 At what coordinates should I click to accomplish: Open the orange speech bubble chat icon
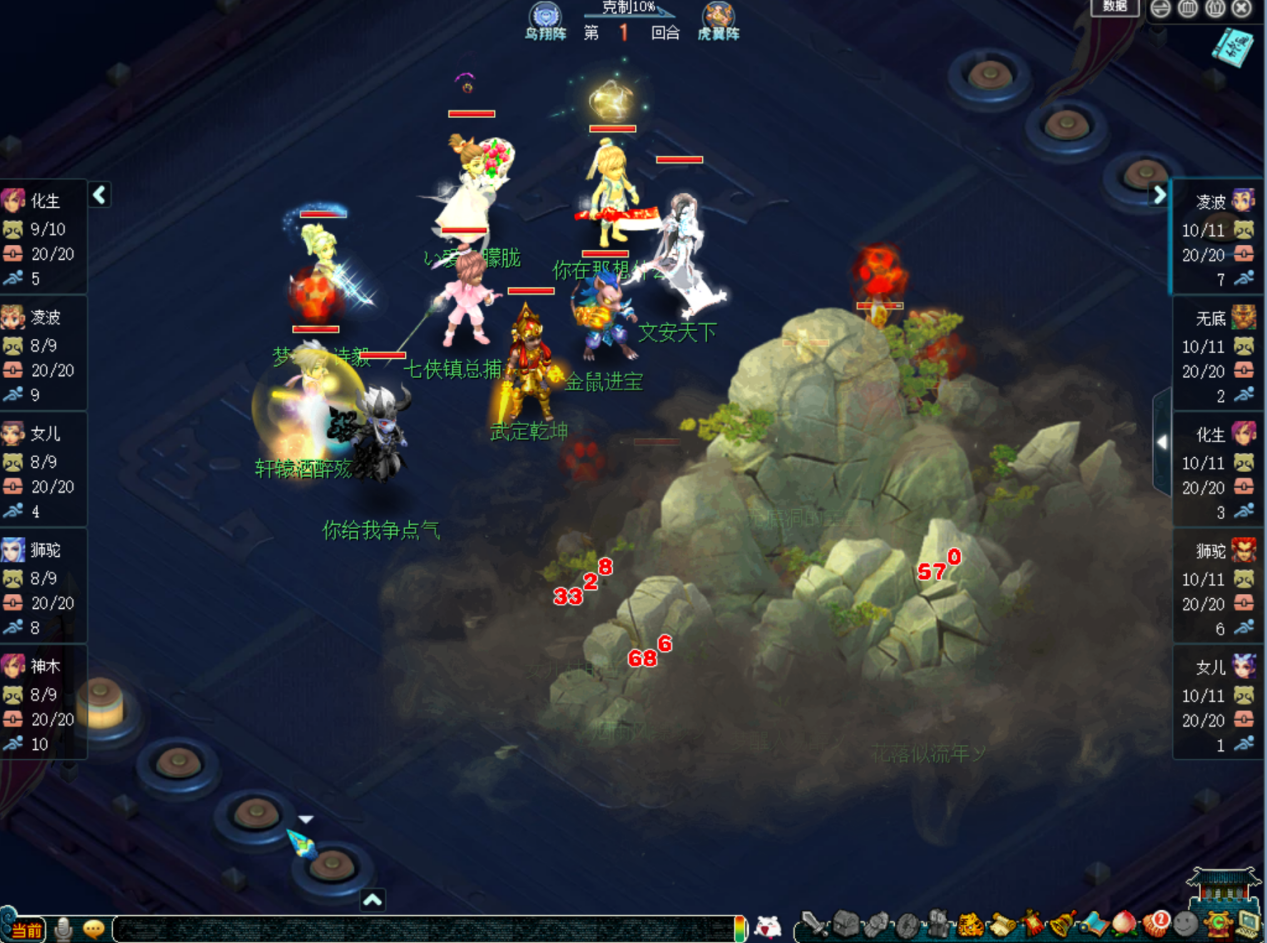click(x=94, y=929)
